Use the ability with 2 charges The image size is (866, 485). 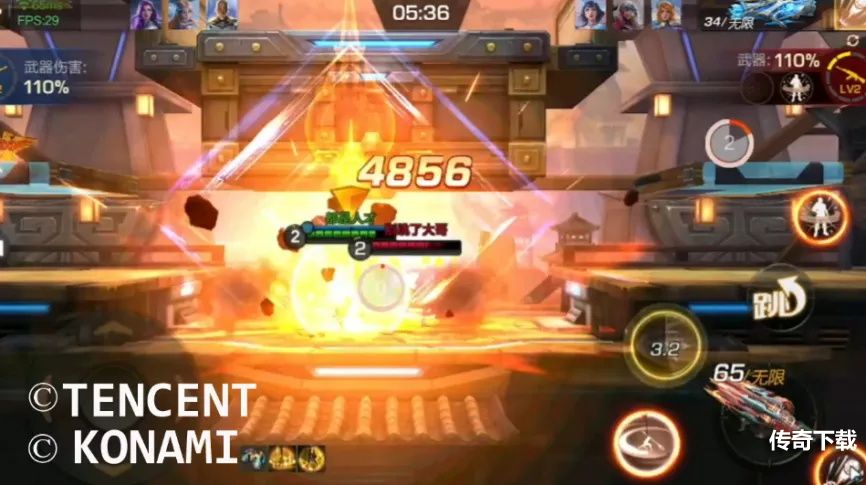pos(729,143)
